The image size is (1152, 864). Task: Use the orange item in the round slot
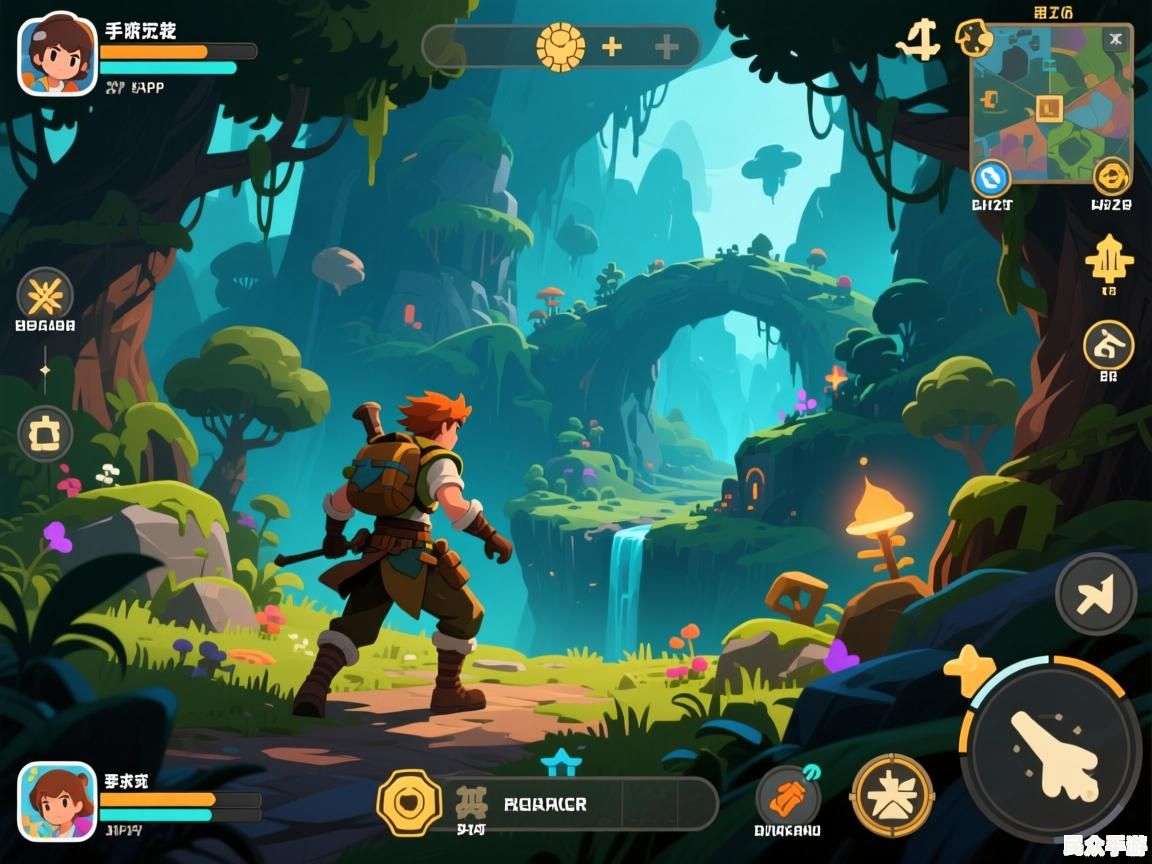[788, 798]
